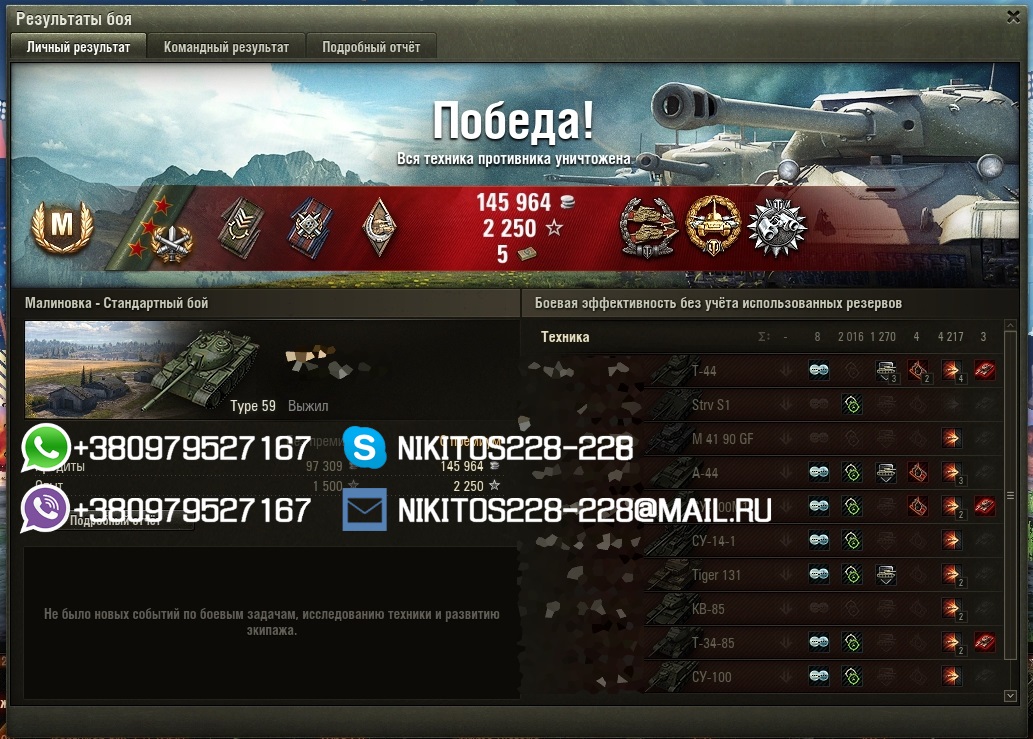
Task: Switch to the Командный результат tab
Action: coord(226,47)
